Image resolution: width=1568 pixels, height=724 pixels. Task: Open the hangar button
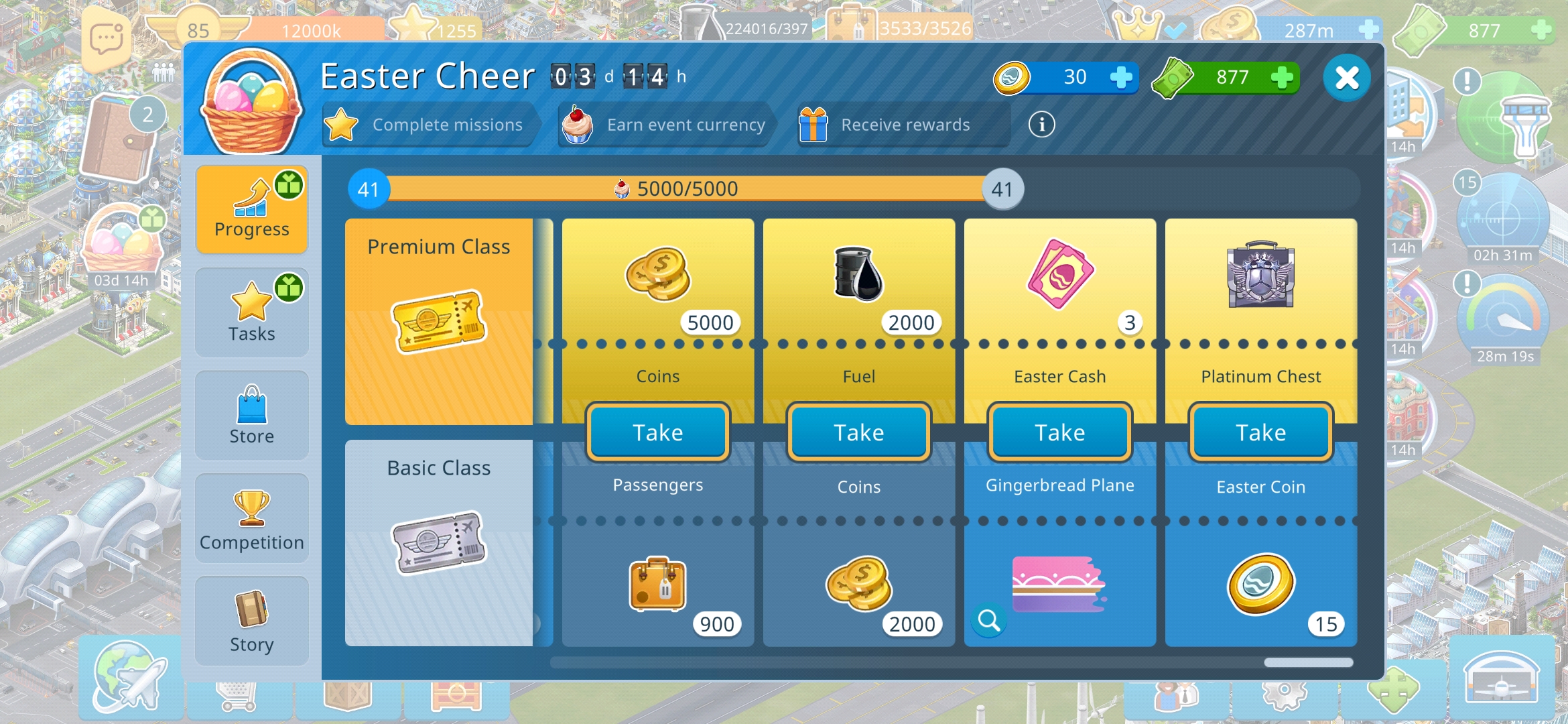(1501, 677)
